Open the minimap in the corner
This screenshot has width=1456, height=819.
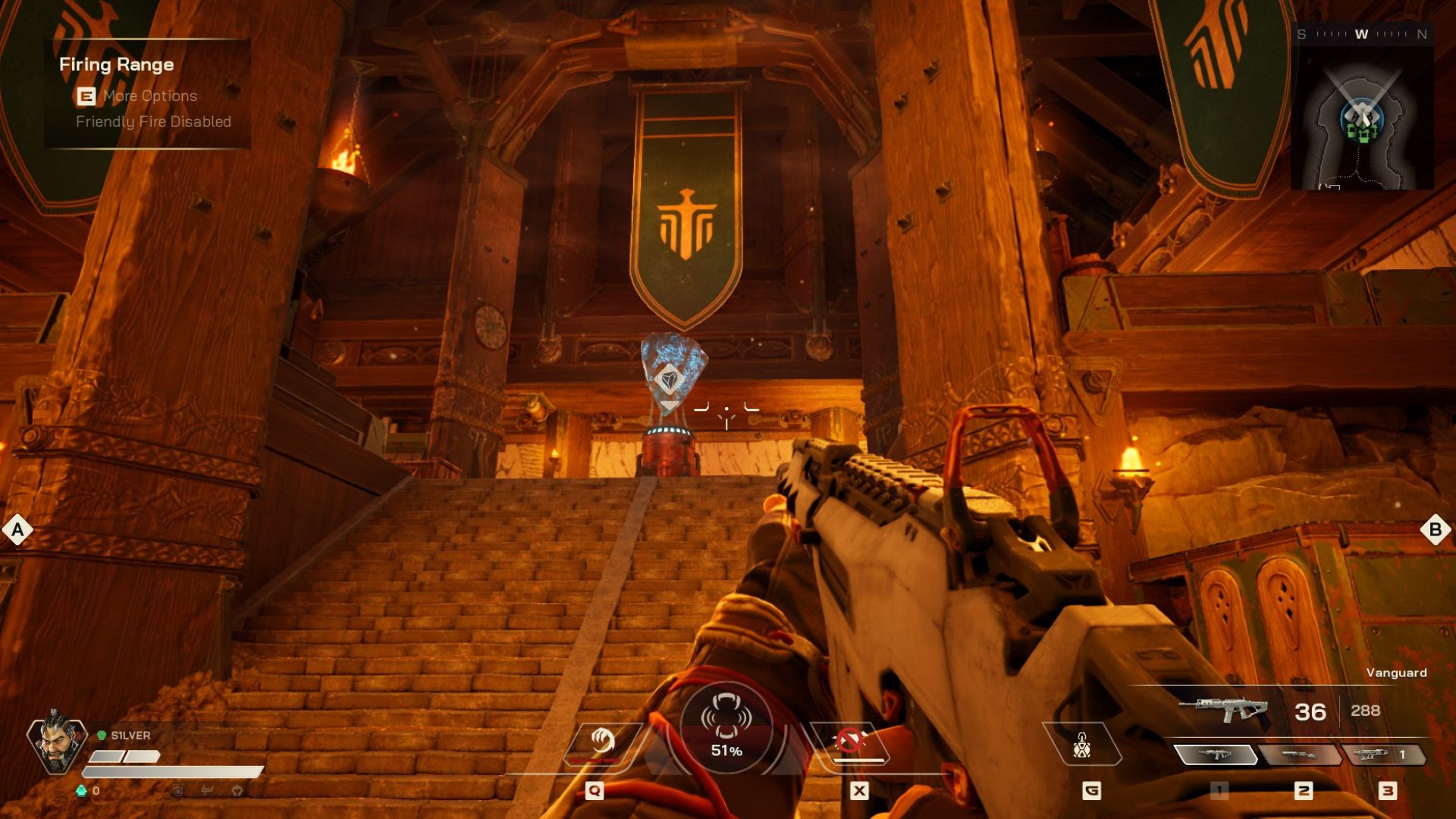click(1362, 121)
